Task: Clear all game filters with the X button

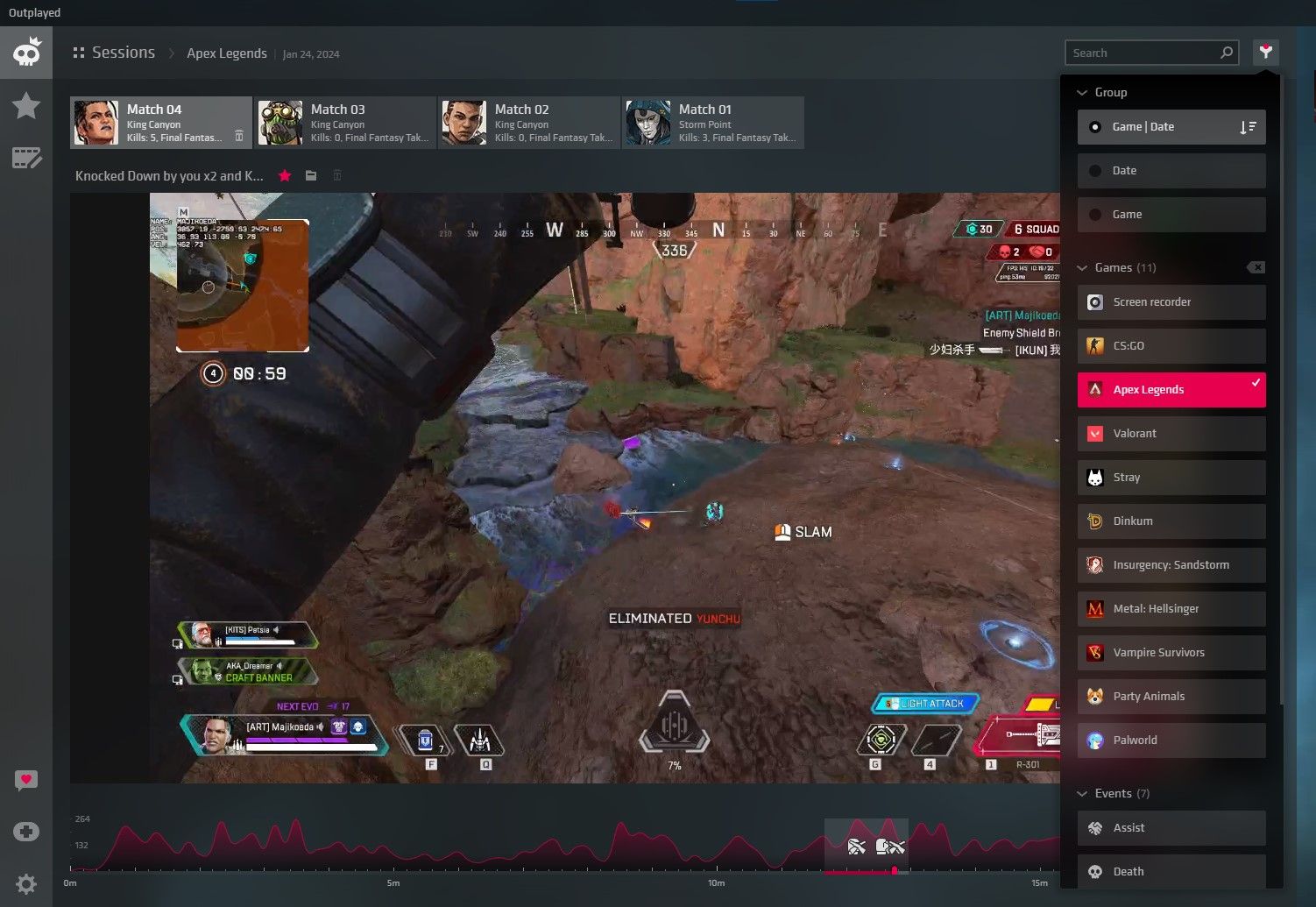Action: [x=1256, y=267]
